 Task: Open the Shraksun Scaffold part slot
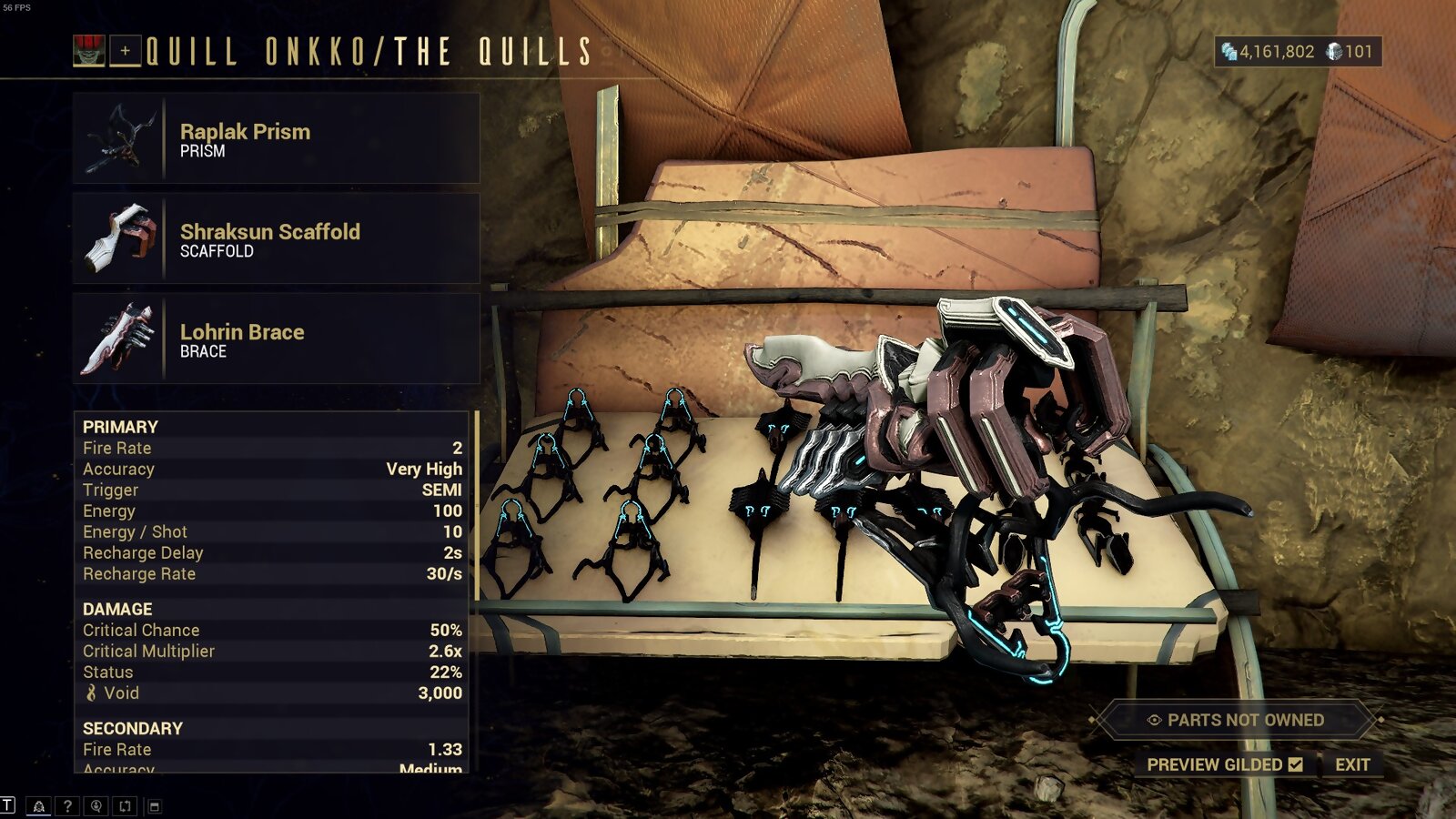[x=273, y=239]
